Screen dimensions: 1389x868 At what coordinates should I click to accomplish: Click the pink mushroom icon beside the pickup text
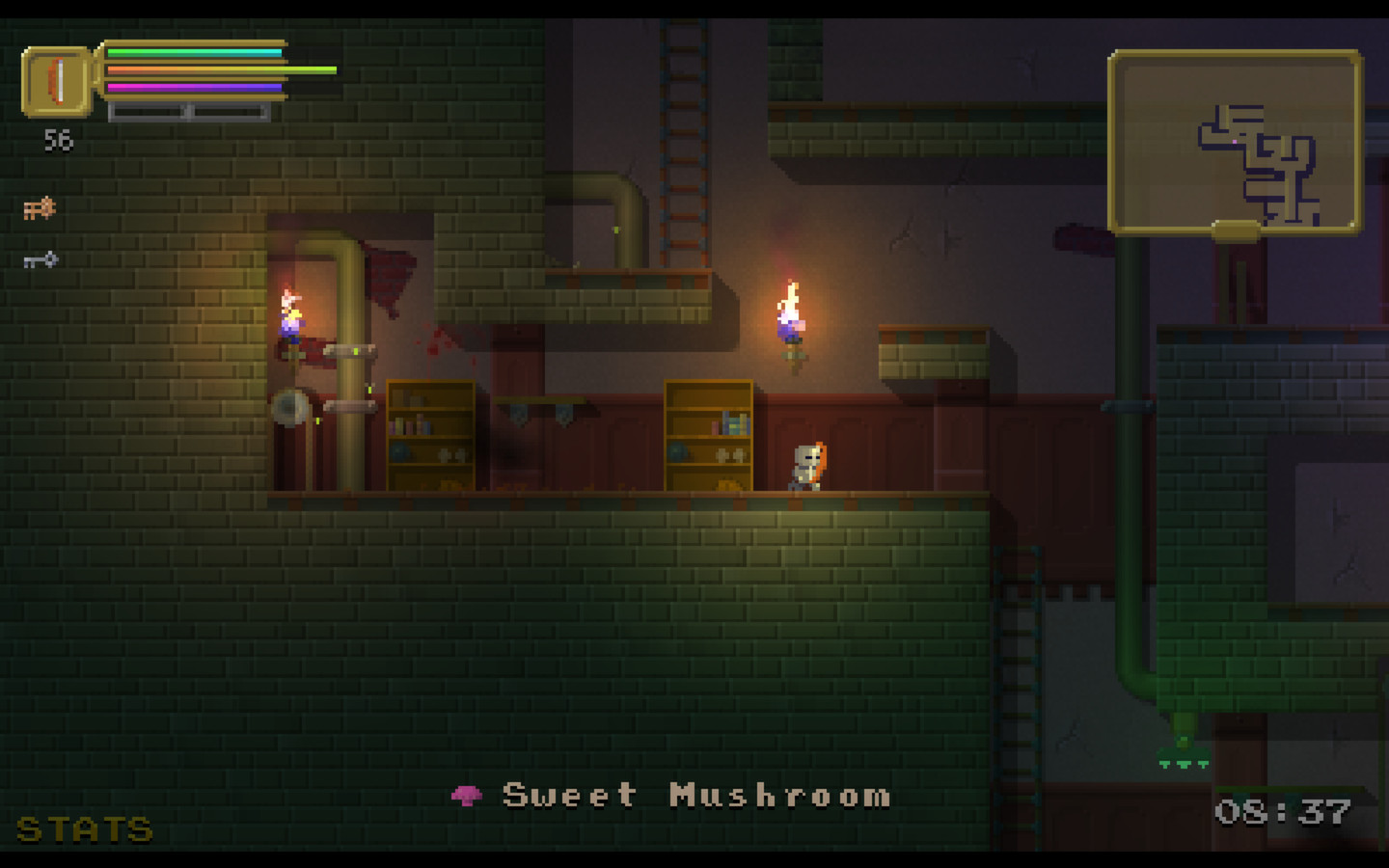pos(467,795)
